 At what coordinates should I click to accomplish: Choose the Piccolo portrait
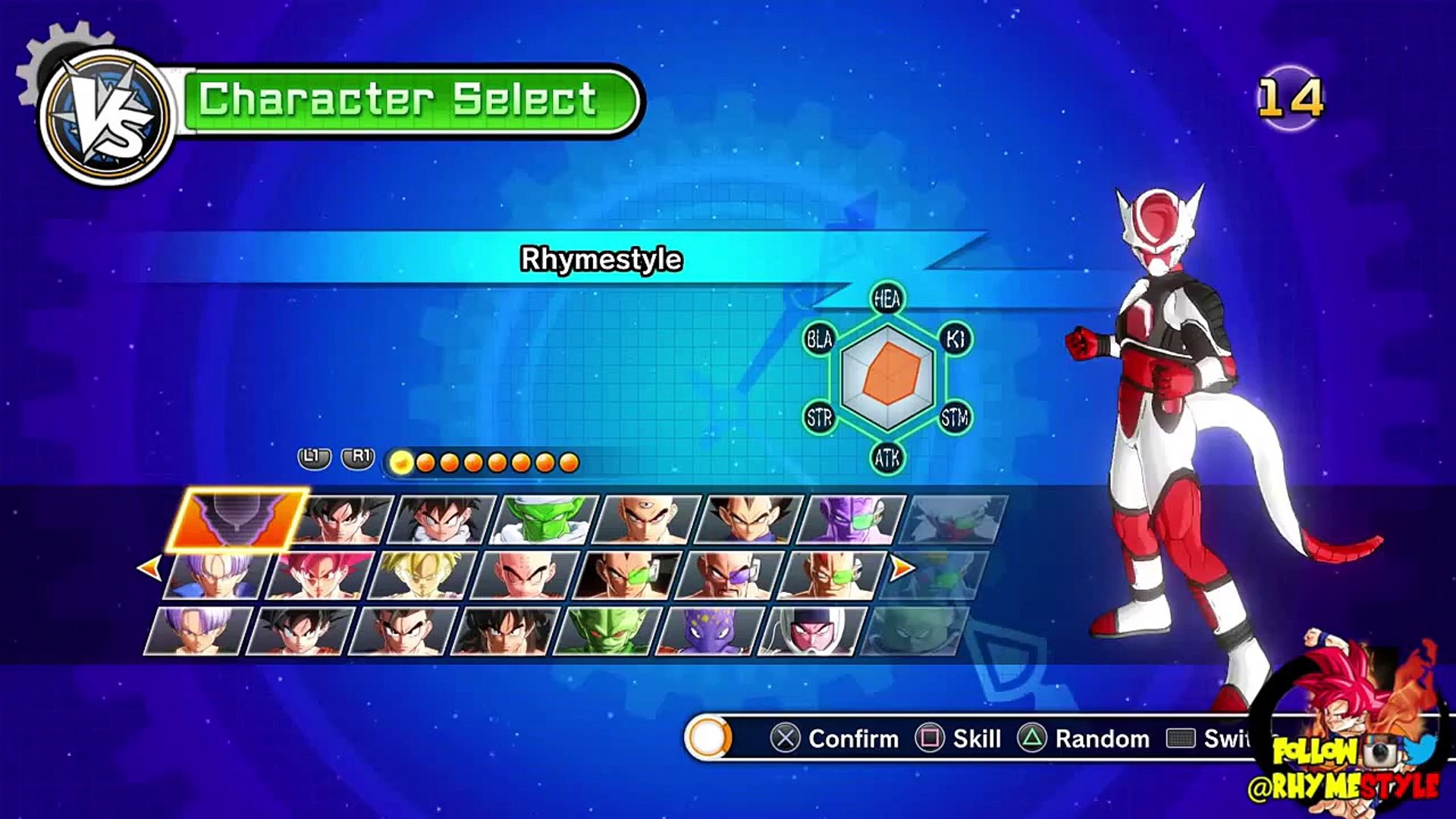click(544, 520)
